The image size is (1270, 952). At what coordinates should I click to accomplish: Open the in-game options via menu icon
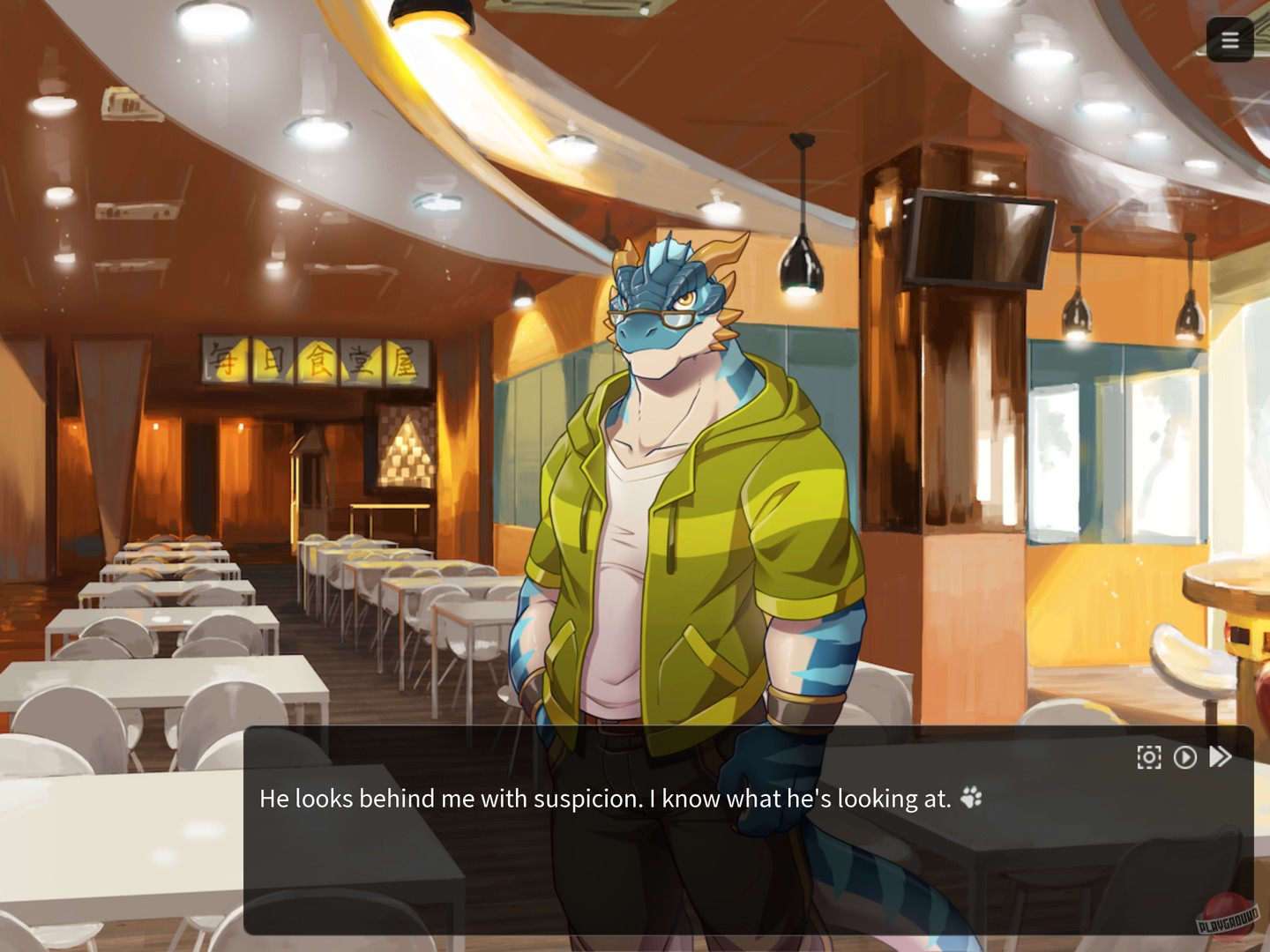pyautogui.click(x=1230, y=40)
